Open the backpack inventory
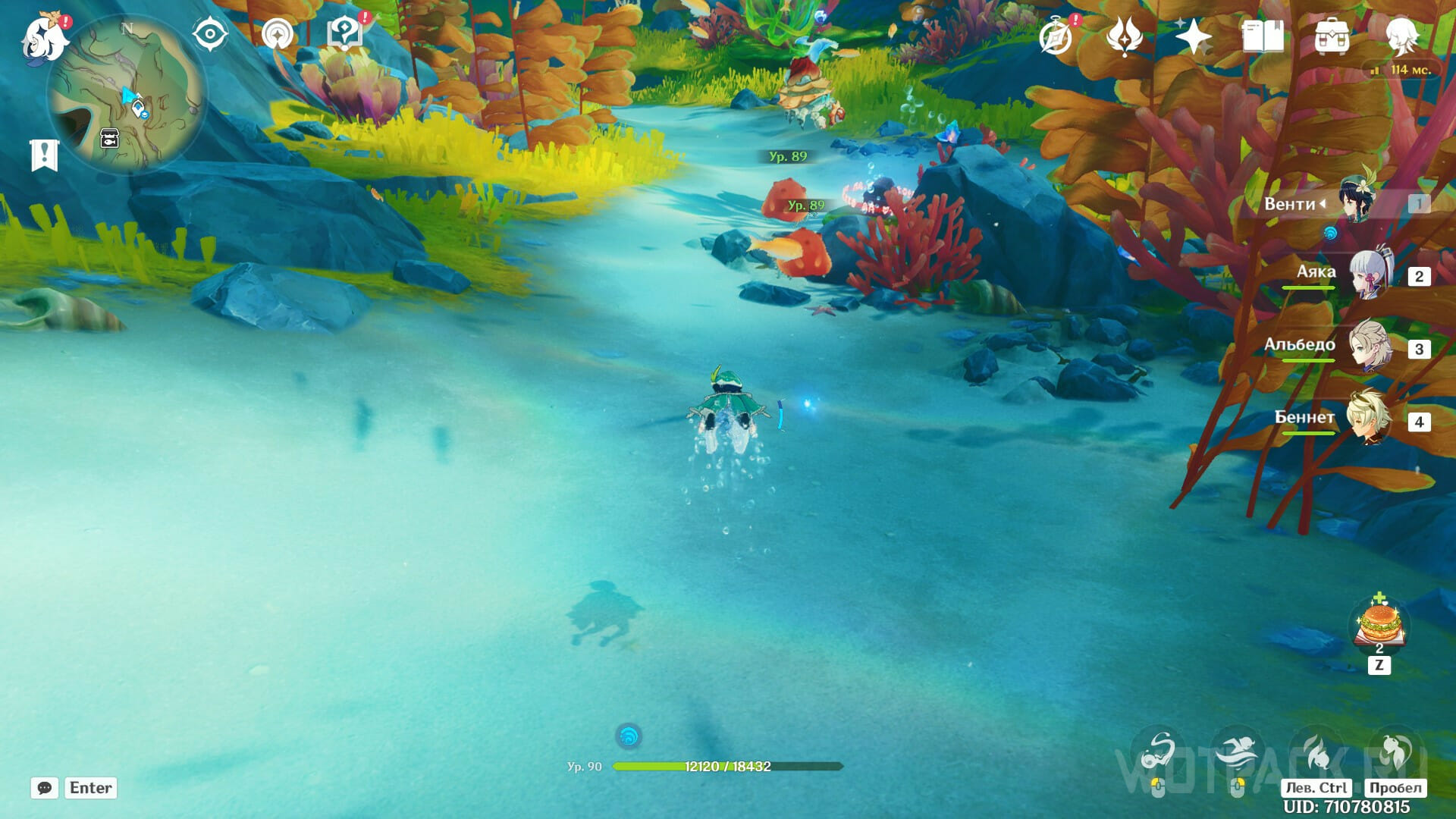Image resolution: width=1456 pixels, height=819 pixels. pyautogui.click(x=1332, y=36)
